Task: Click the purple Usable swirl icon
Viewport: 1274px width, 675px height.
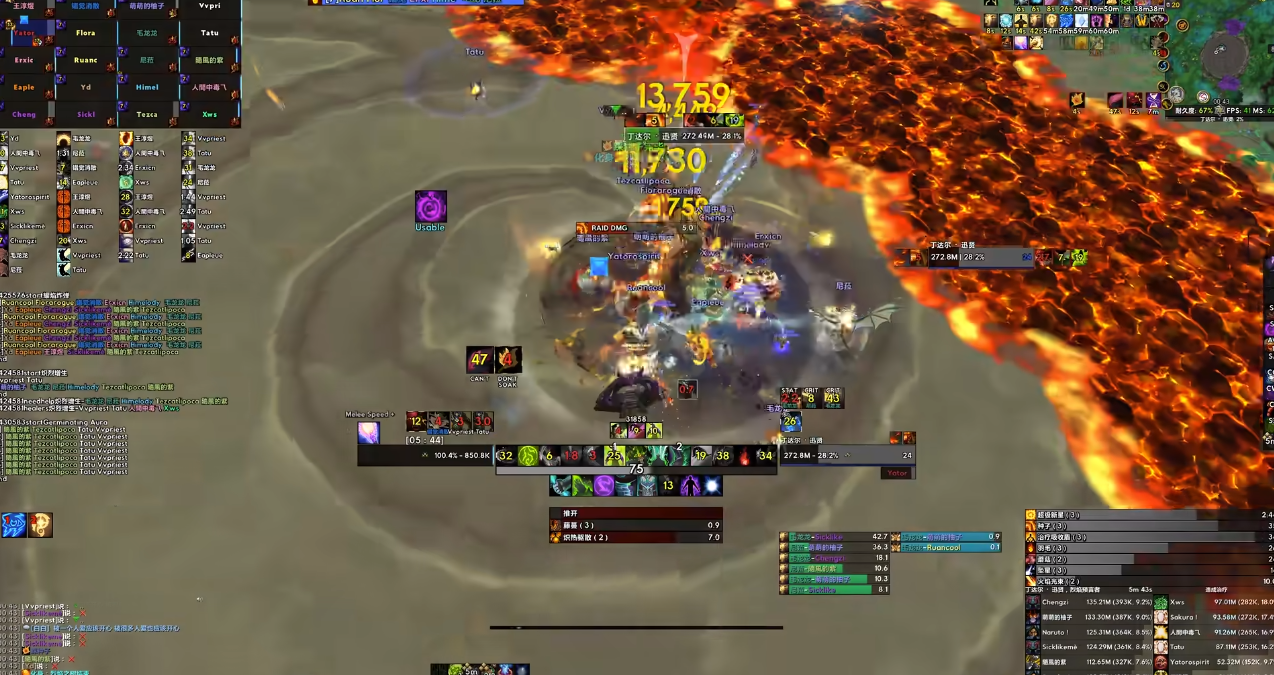Action: [x=431, y=207]
